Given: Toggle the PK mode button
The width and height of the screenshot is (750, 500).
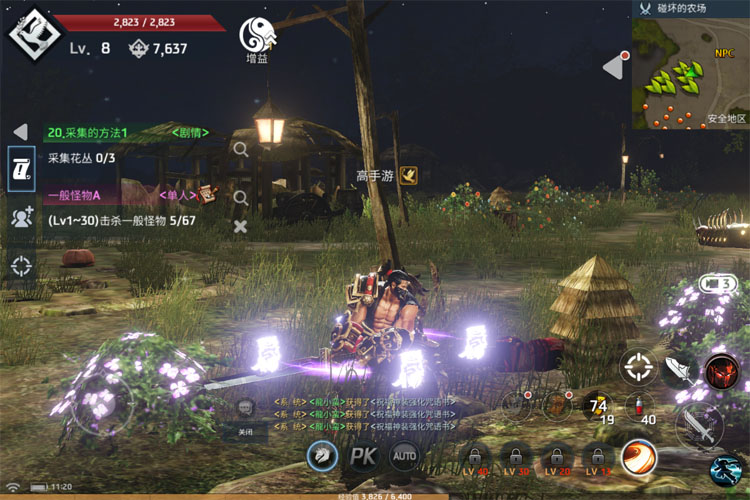Looking at the screenshot, I should pyautogui.click(x=362, y=457).
